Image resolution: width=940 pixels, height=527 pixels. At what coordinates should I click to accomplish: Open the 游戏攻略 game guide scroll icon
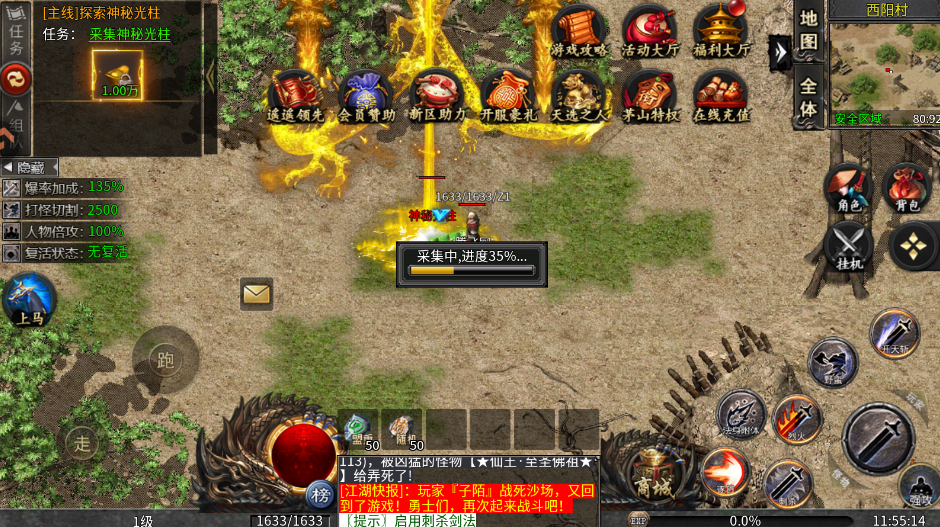tap(578, 31)
